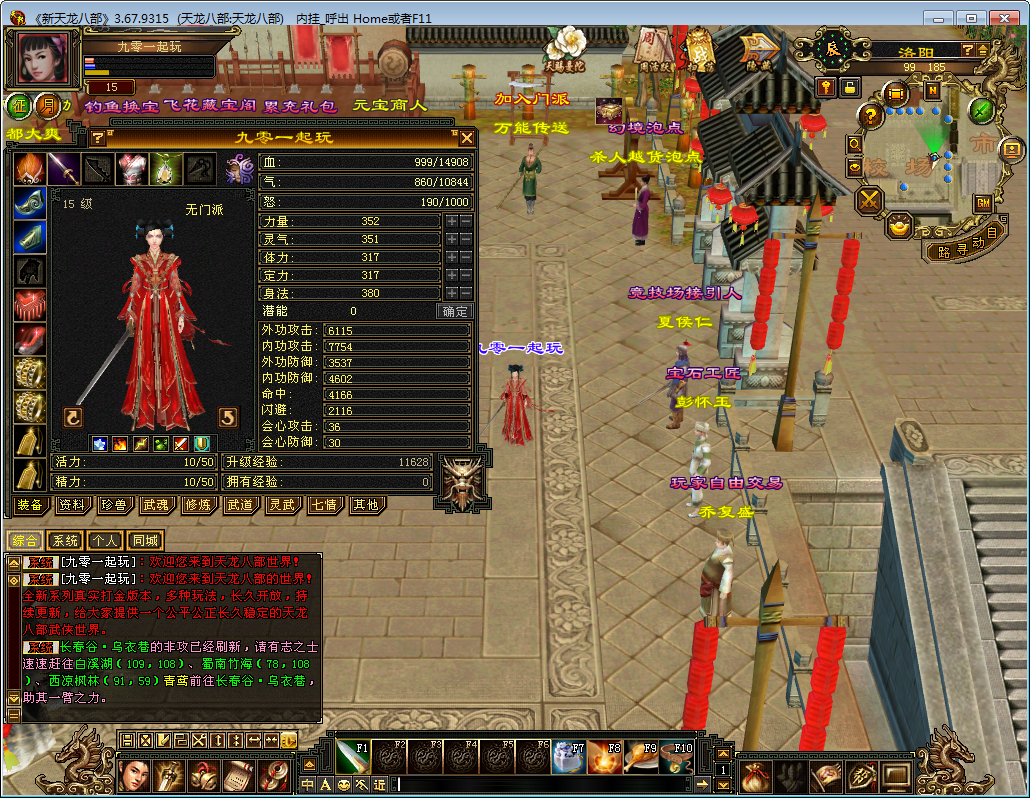The height and width of the screenshot is (798, 1030).
Task: Open the 个人 chat tab
Action: 105,540
